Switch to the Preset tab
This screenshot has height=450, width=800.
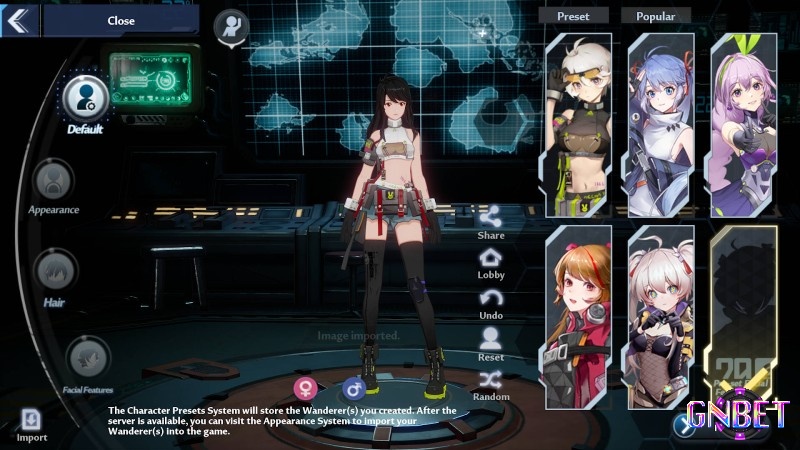point(574,16)
